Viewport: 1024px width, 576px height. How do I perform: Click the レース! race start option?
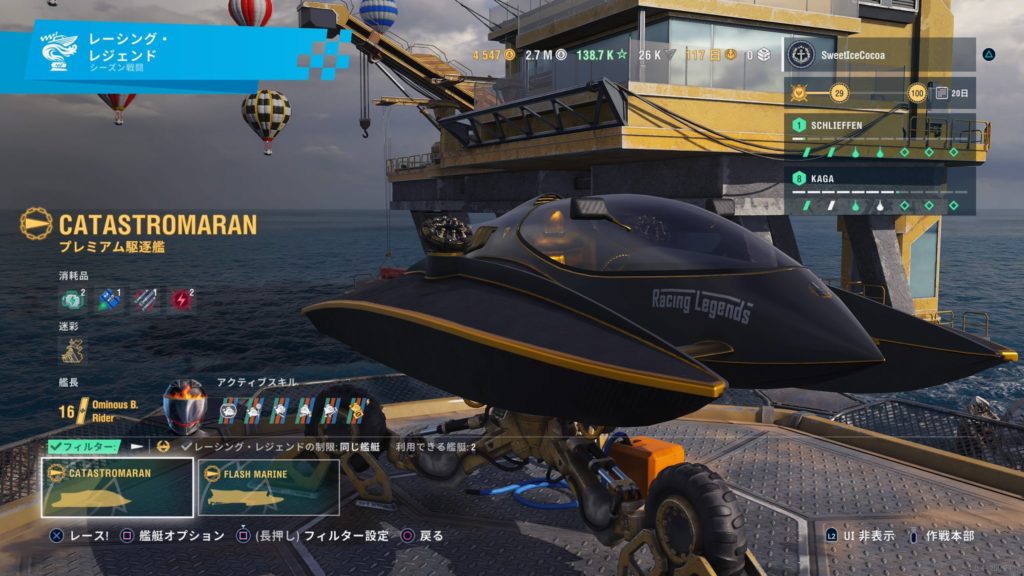coord(80,536)
